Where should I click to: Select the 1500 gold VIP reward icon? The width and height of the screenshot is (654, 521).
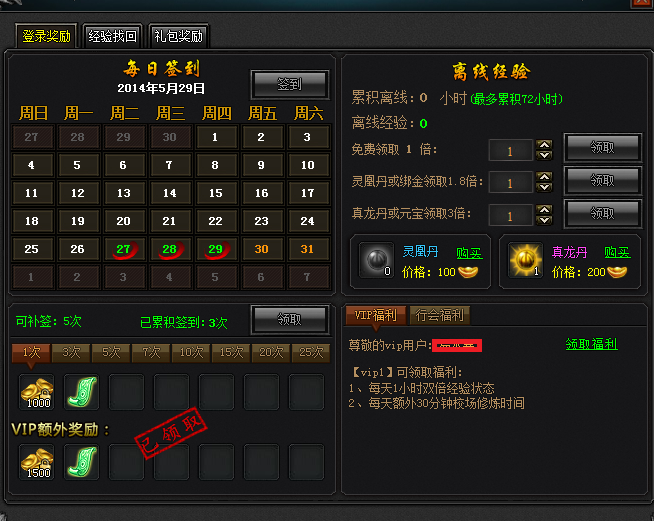[x=37, y=461]
